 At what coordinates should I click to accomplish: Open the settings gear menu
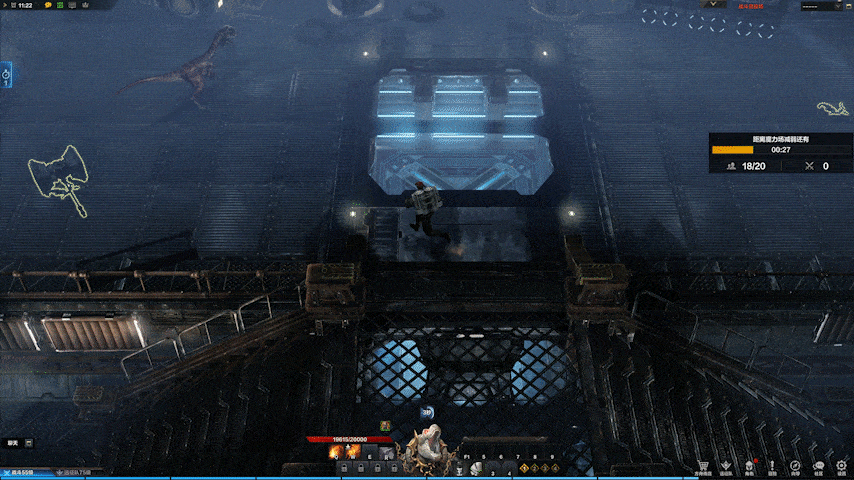(841, 465)
